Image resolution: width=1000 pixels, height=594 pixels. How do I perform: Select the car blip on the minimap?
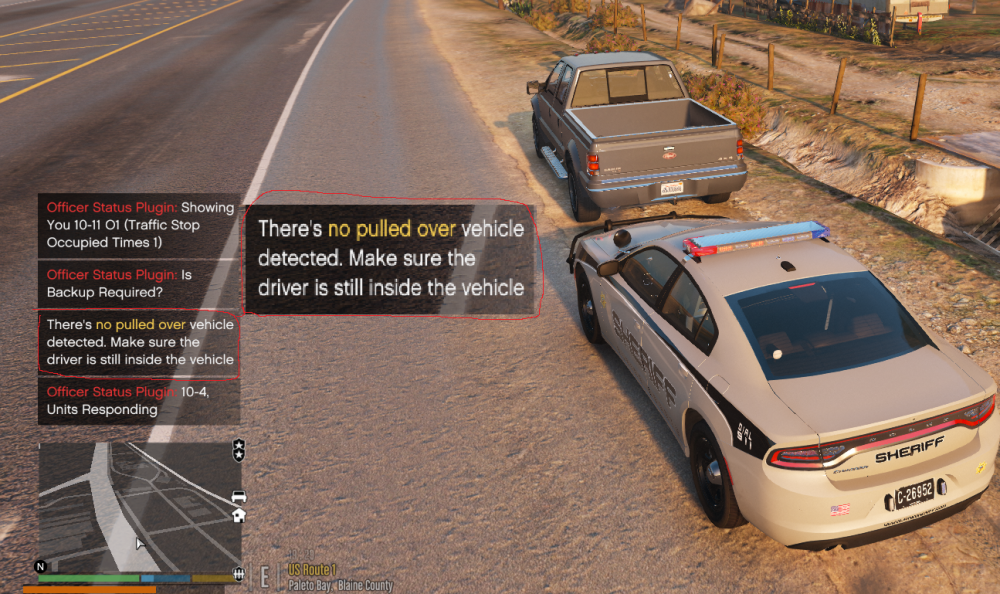coord(238,496)
